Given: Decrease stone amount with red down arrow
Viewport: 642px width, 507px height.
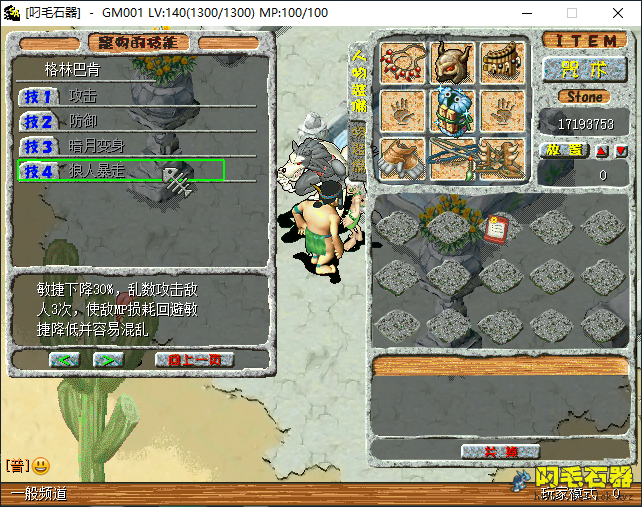Looking at the screenshot, I should tap(620, 150).
